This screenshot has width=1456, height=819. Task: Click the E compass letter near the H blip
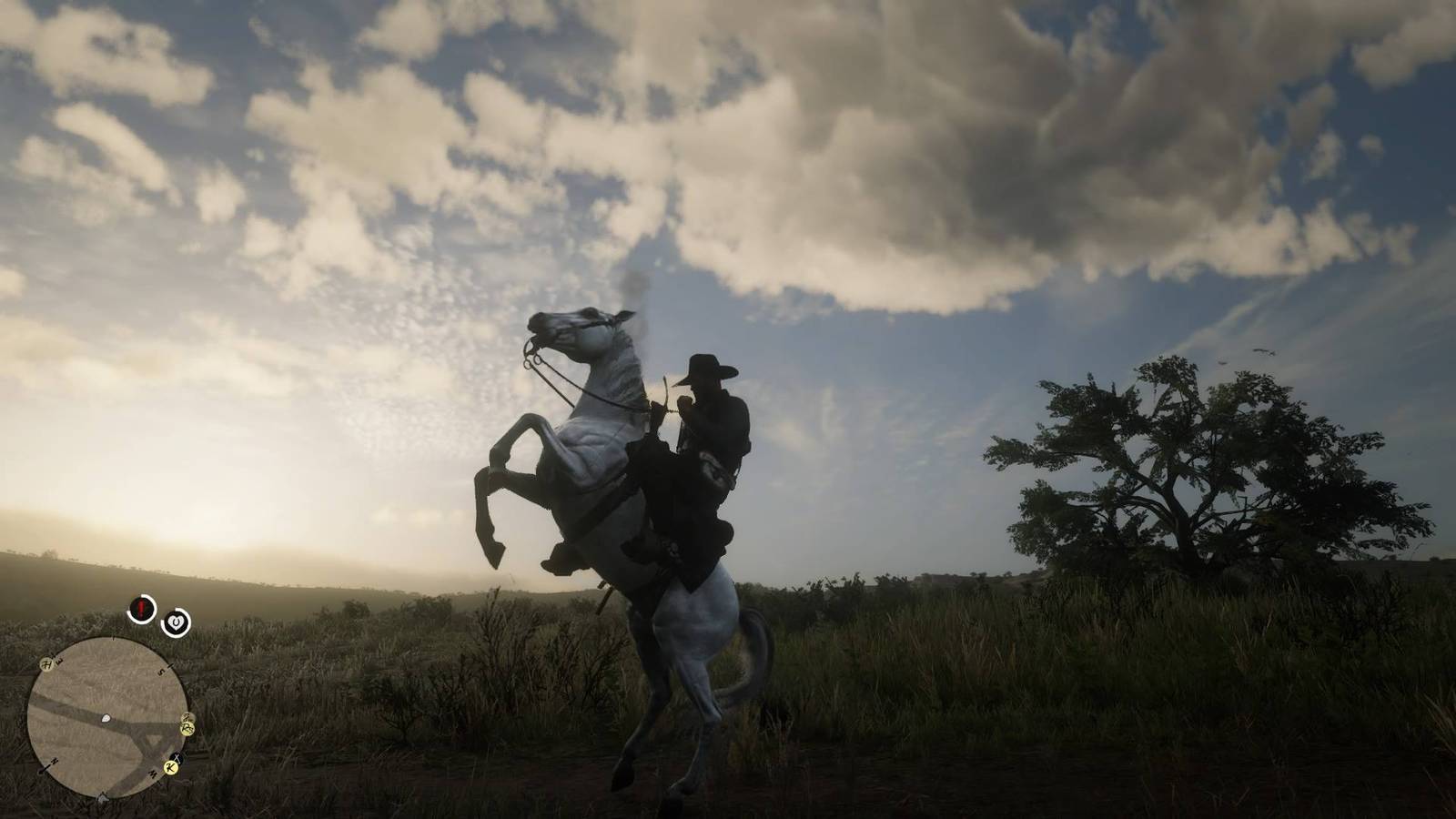point(59,660)
